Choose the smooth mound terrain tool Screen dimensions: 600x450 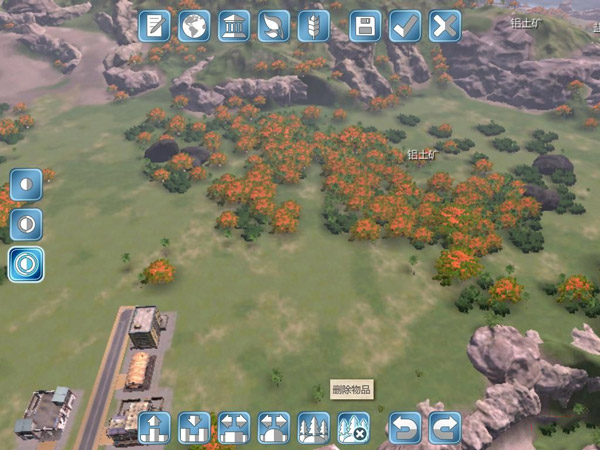point(274,428)
